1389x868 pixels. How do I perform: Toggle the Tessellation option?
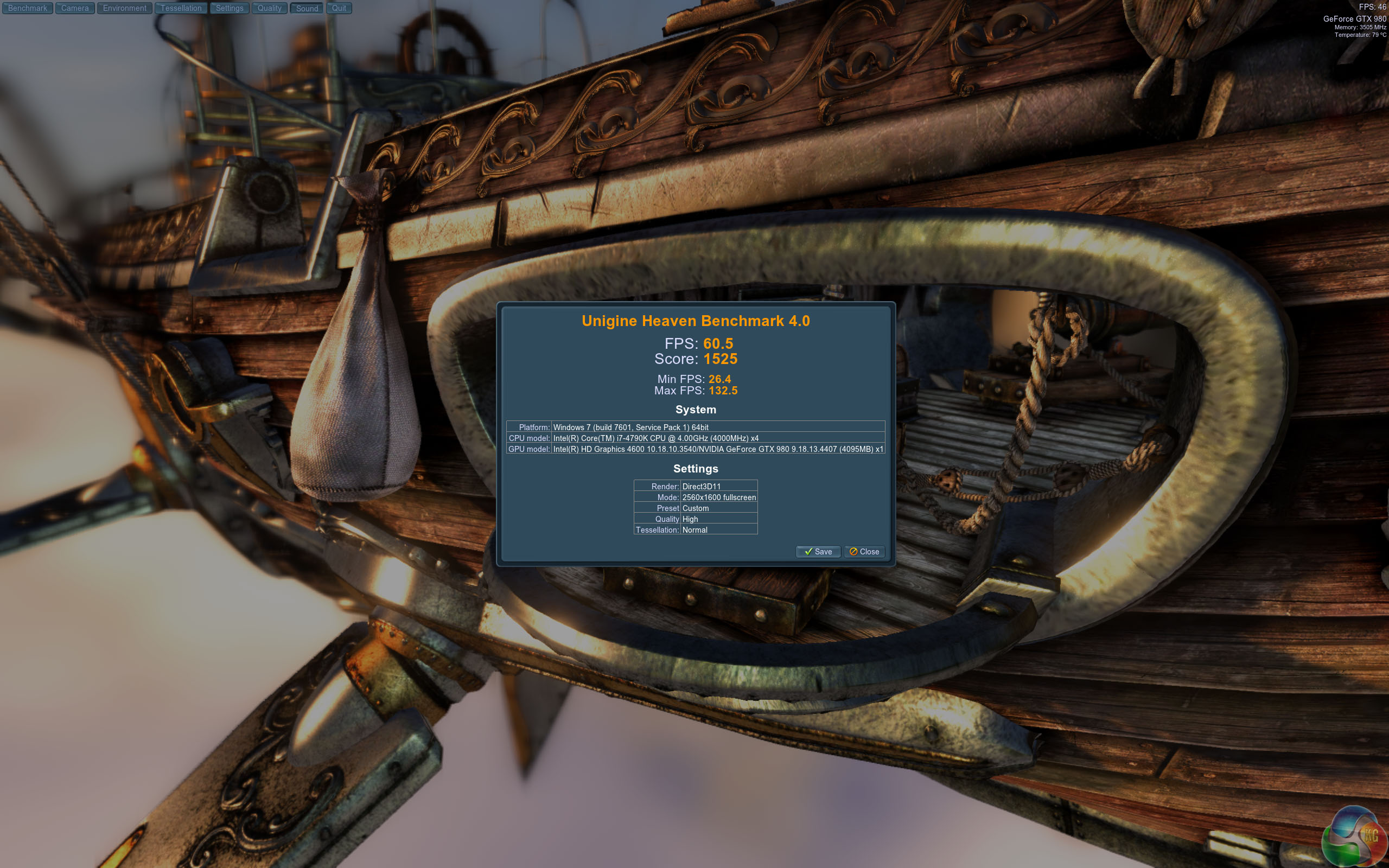point(181,8)
